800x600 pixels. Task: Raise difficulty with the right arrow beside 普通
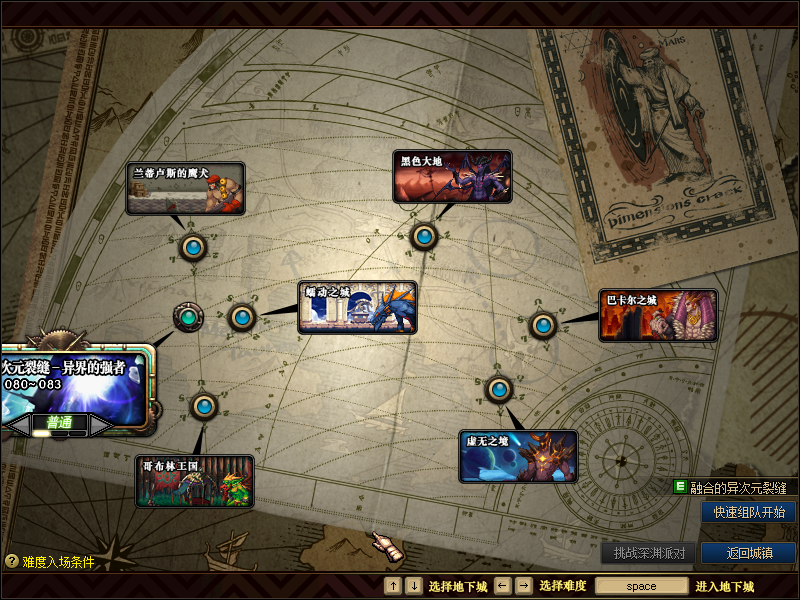(x=100, y=424)
